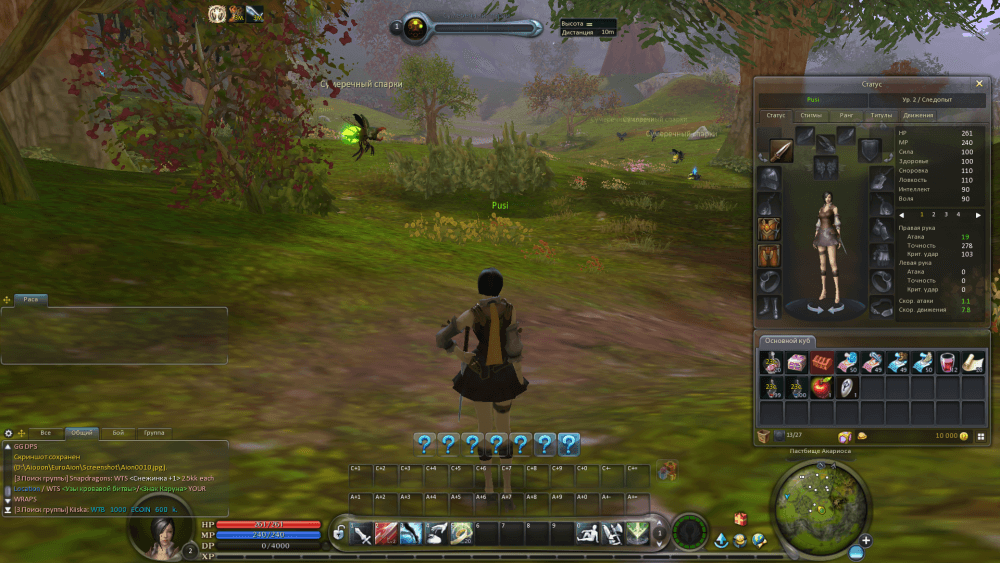Open chat settings gear icon
The width and height of the screenshot is (1000, 563).
click(x=9, y=433)
